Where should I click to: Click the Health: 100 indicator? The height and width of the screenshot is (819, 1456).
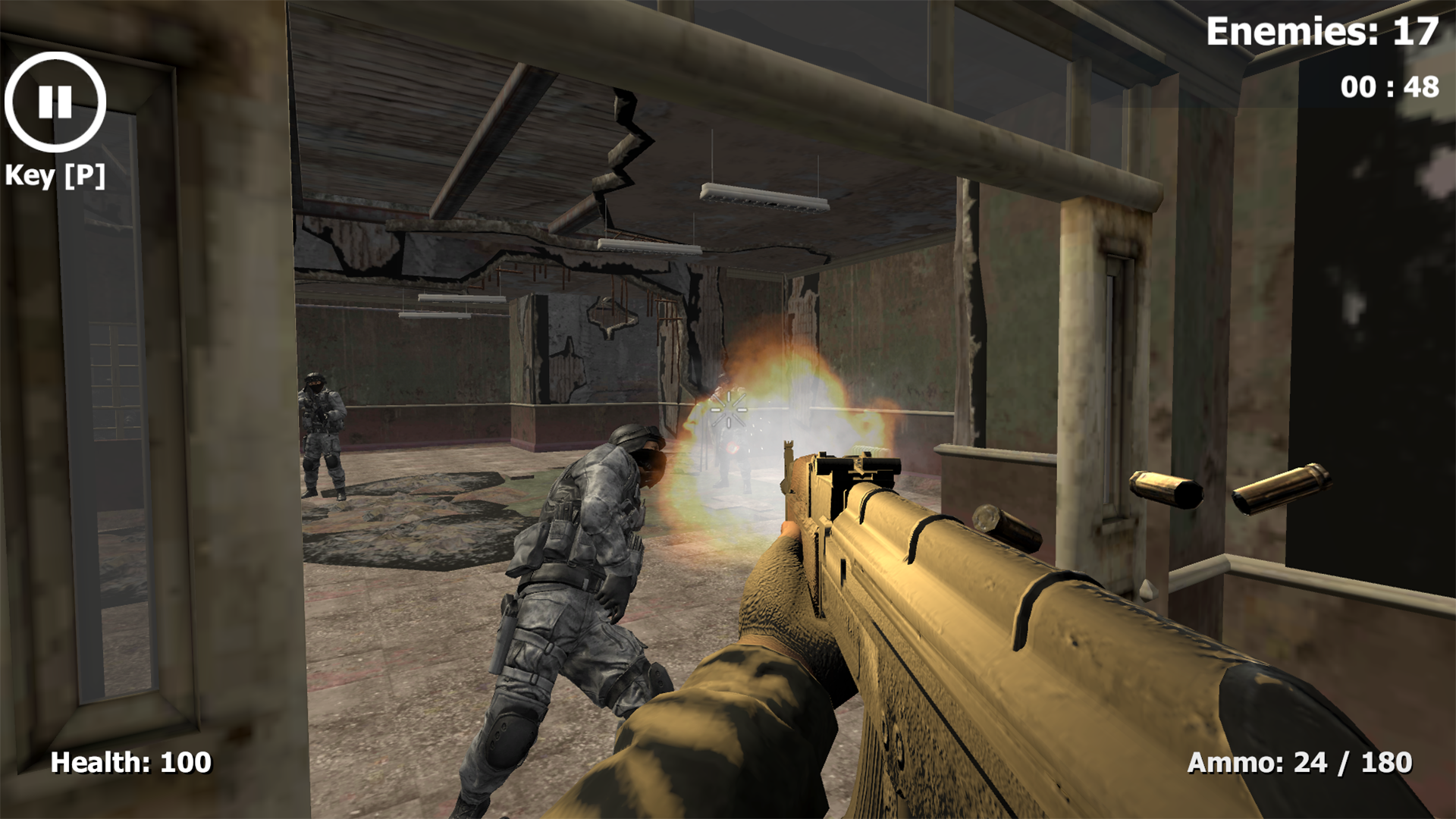point(130,761)
